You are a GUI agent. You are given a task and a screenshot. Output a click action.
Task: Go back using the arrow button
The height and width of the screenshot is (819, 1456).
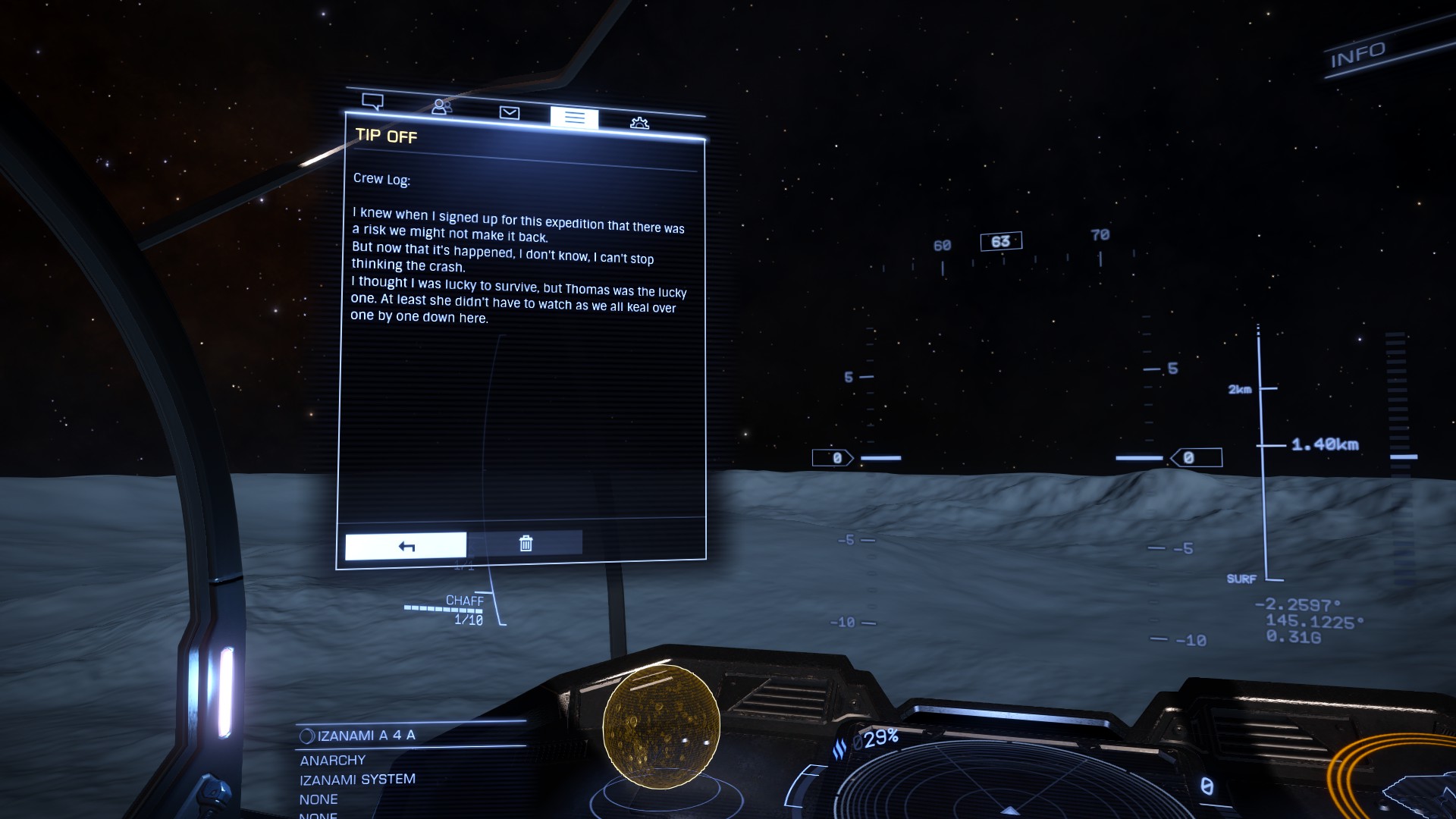406,546
